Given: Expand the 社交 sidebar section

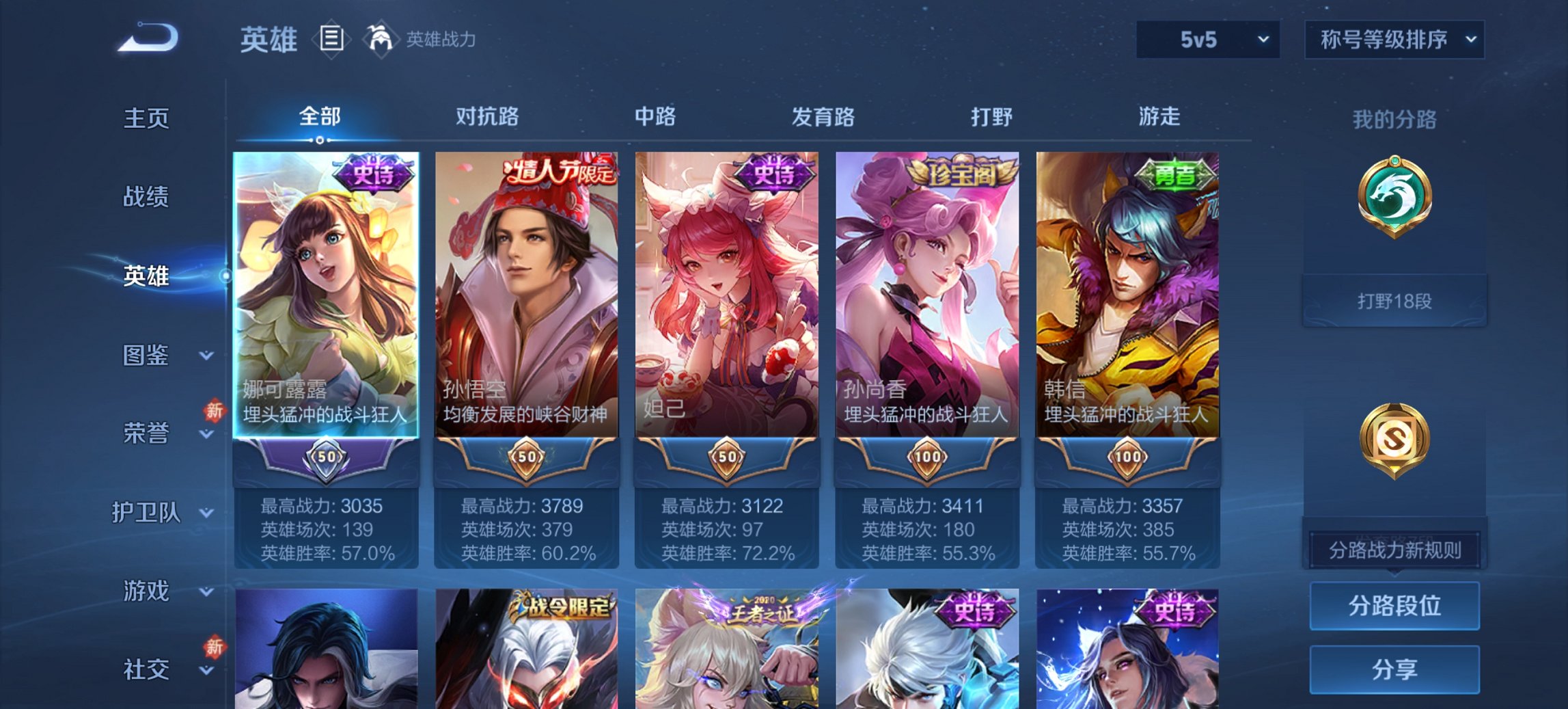Looking at the screenshot, I should pyautogui.click(x=146, y=669).
